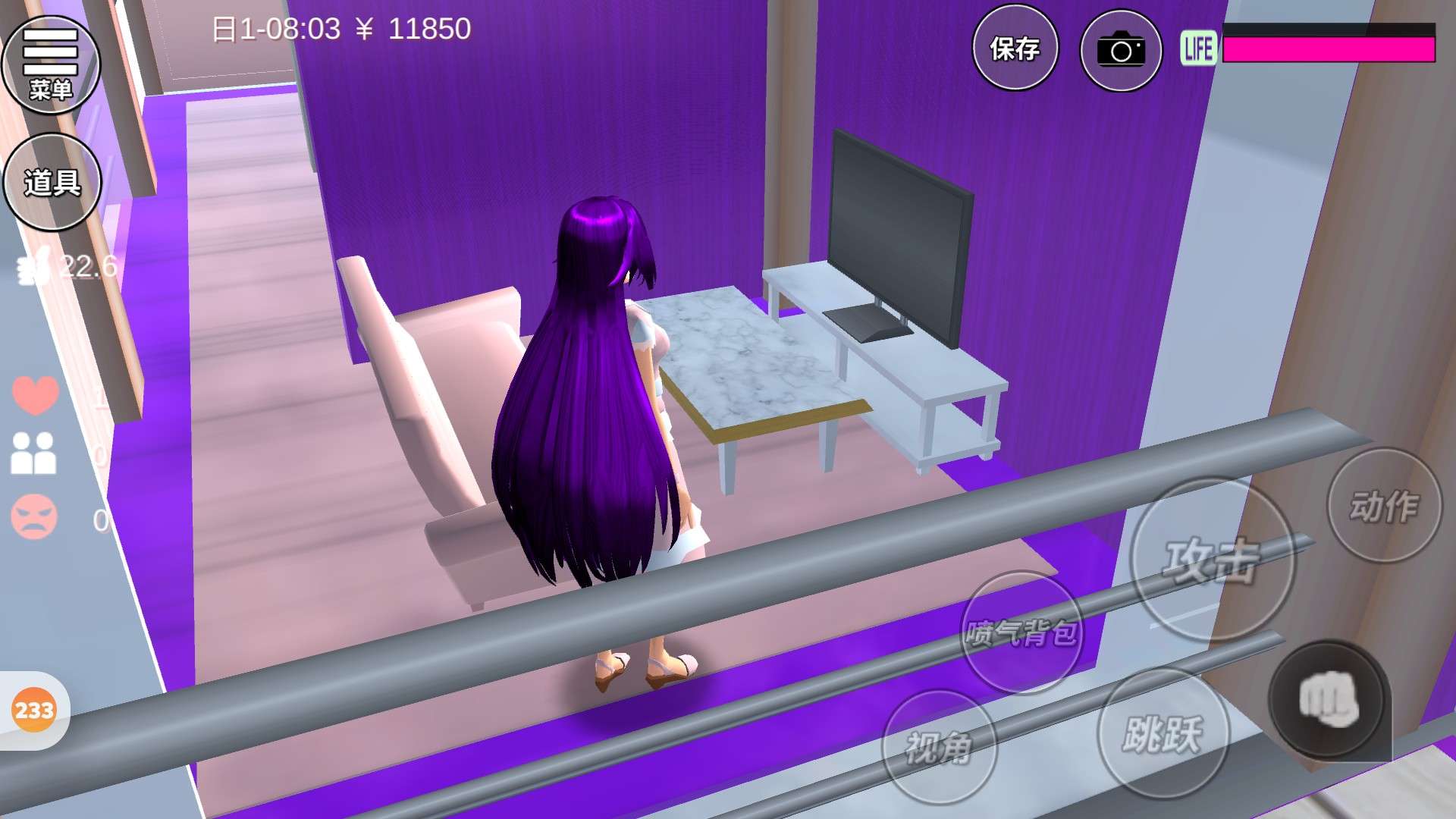Open the orange 233 overlay badge
This screenshot has width=1456, height=819.
click(34, 711)
